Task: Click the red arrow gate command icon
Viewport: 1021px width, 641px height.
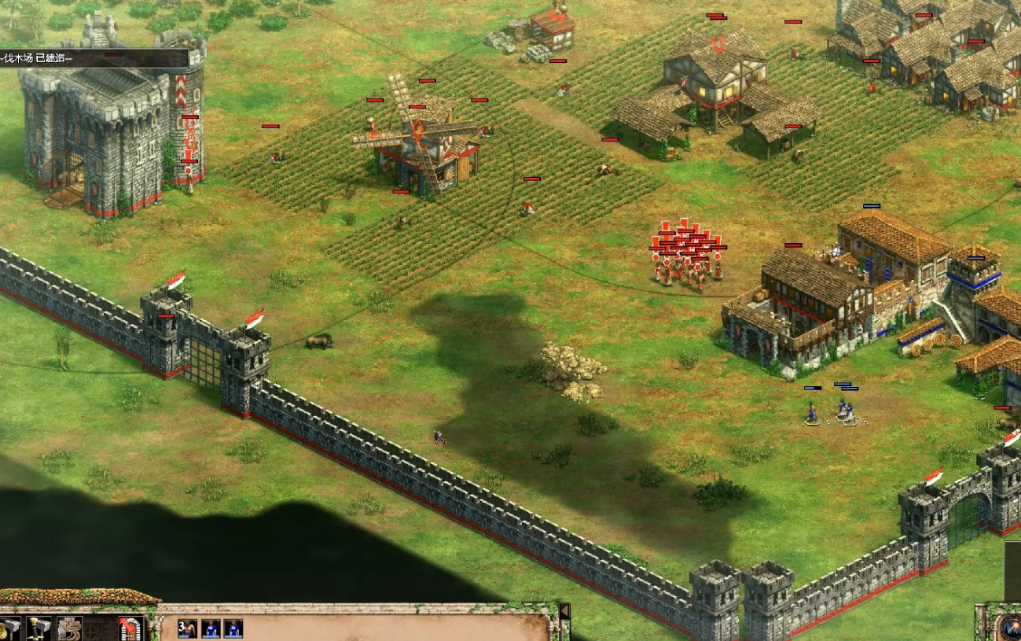Action: 128,629
